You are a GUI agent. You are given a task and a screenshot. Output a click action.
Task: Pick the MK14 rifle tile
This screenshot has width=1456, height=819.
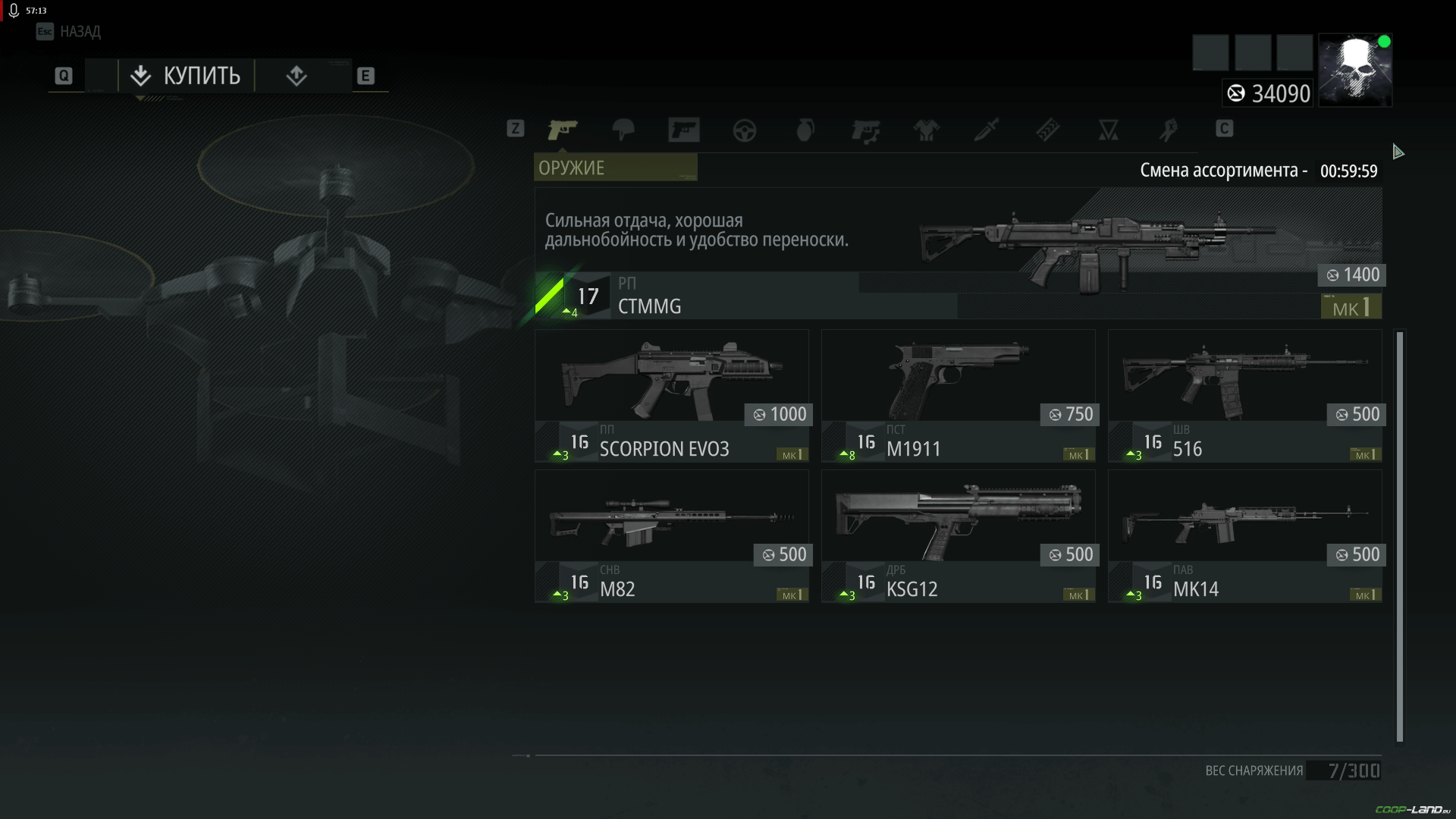[x=1244, y=536]
